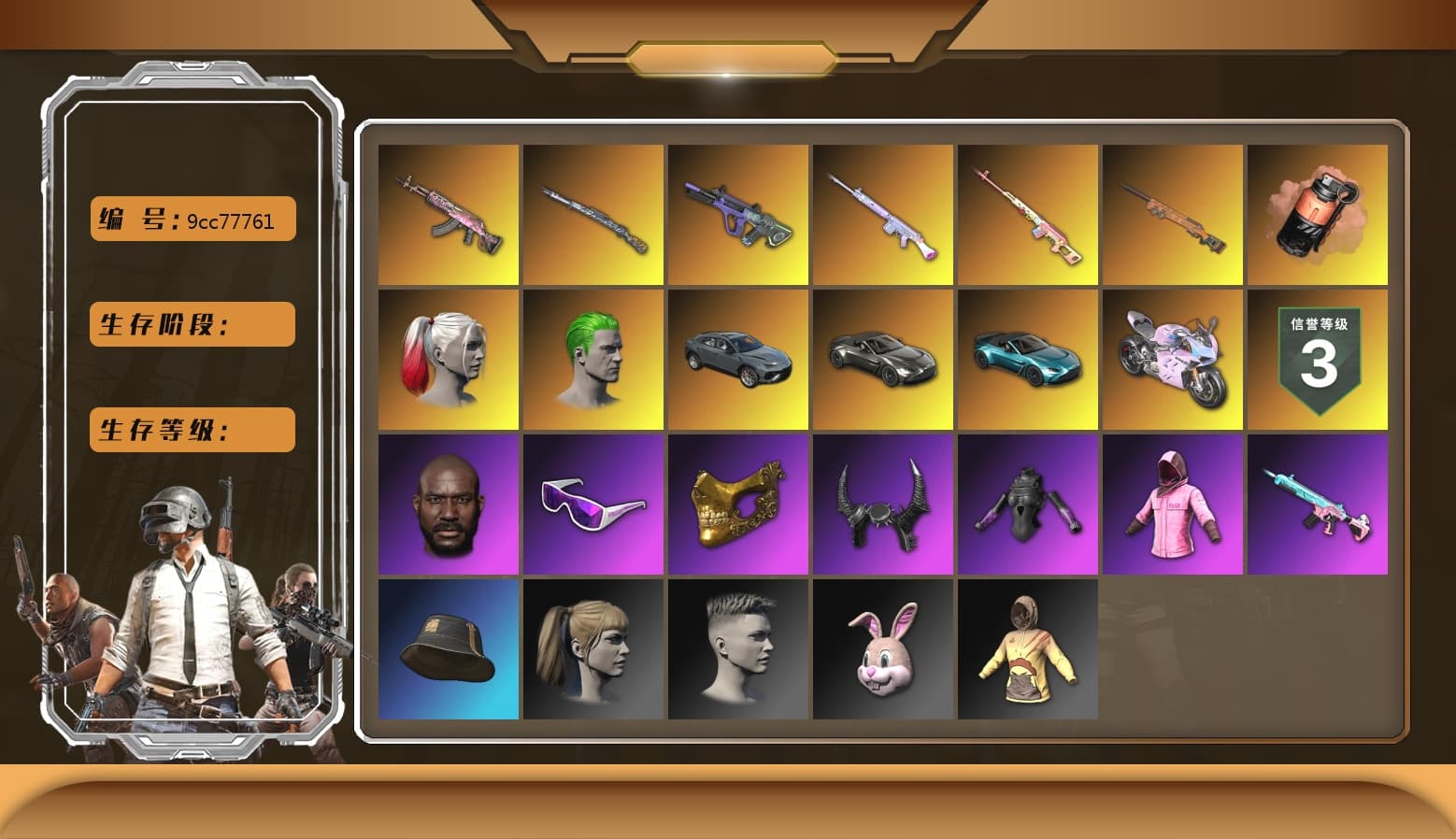The image size is (1456, 839).
Task: Click the pink motorcycle vehicle skin
Action: coord(1173,358)
